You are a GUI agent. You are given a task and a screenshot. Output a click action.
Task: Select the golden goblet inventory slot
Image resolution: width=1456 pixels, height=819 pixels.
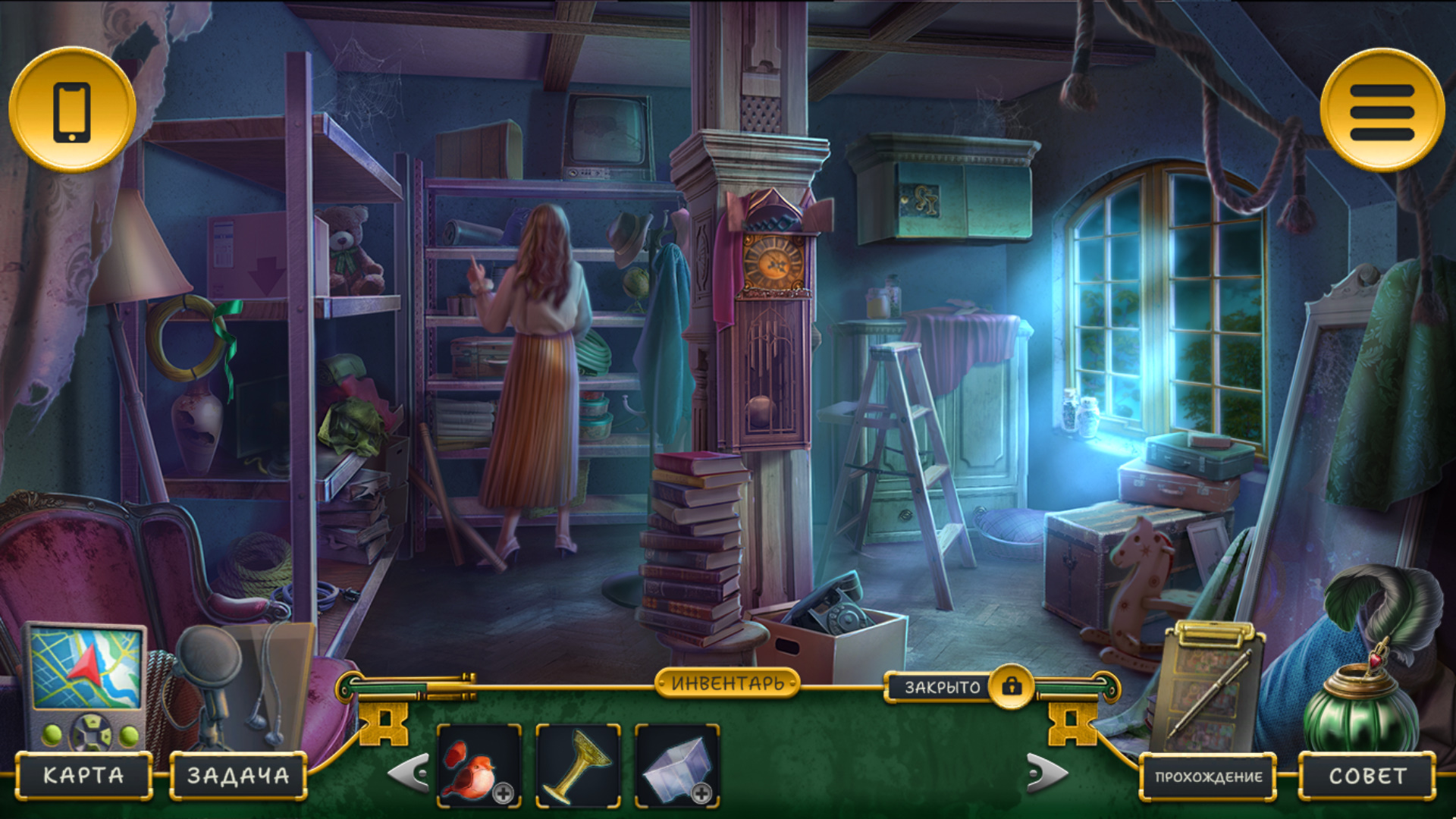pos(578,766)
